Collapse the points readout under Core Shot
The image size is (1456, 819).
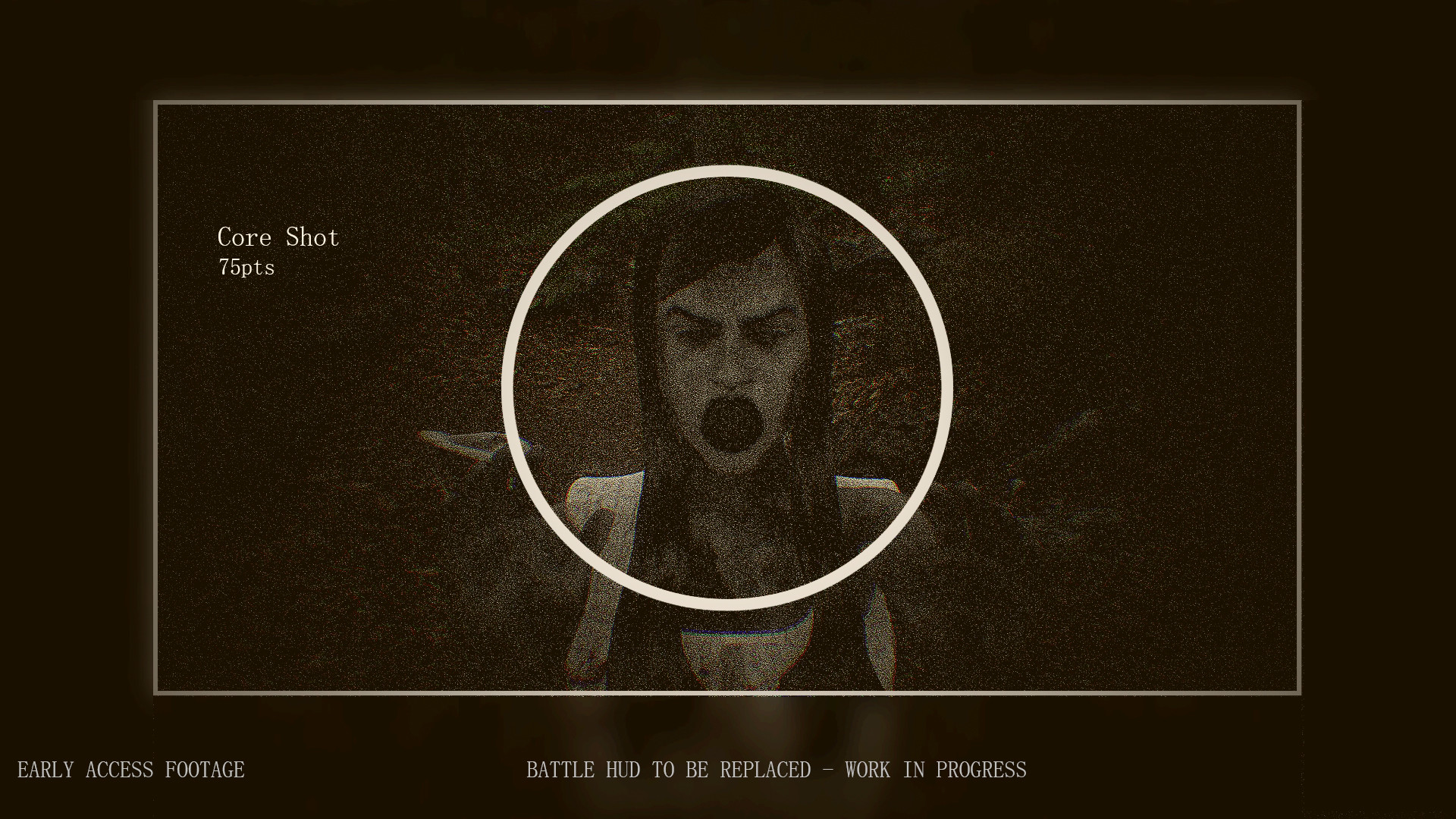[x=247, y=267]
